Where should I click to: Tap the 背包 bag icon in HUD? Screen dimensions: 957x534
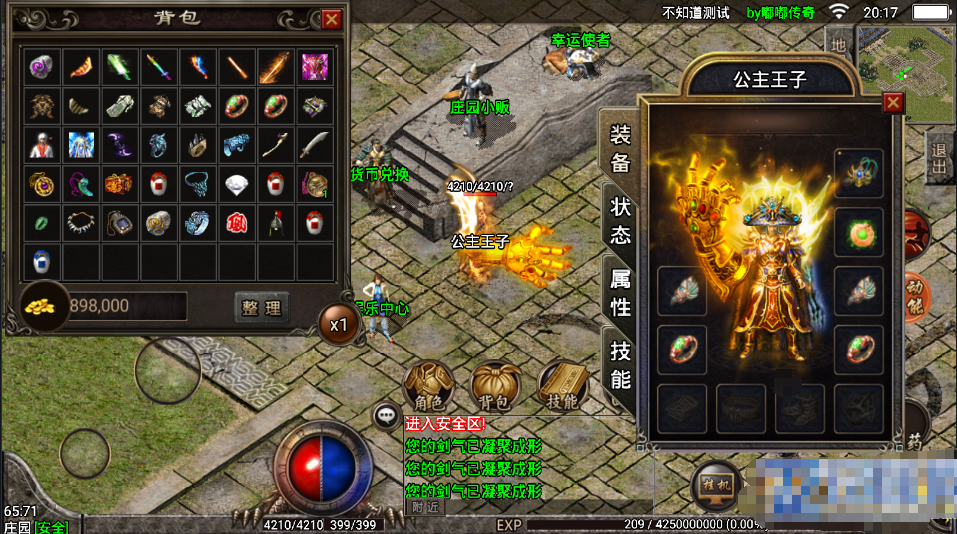(x=496, y=385)
